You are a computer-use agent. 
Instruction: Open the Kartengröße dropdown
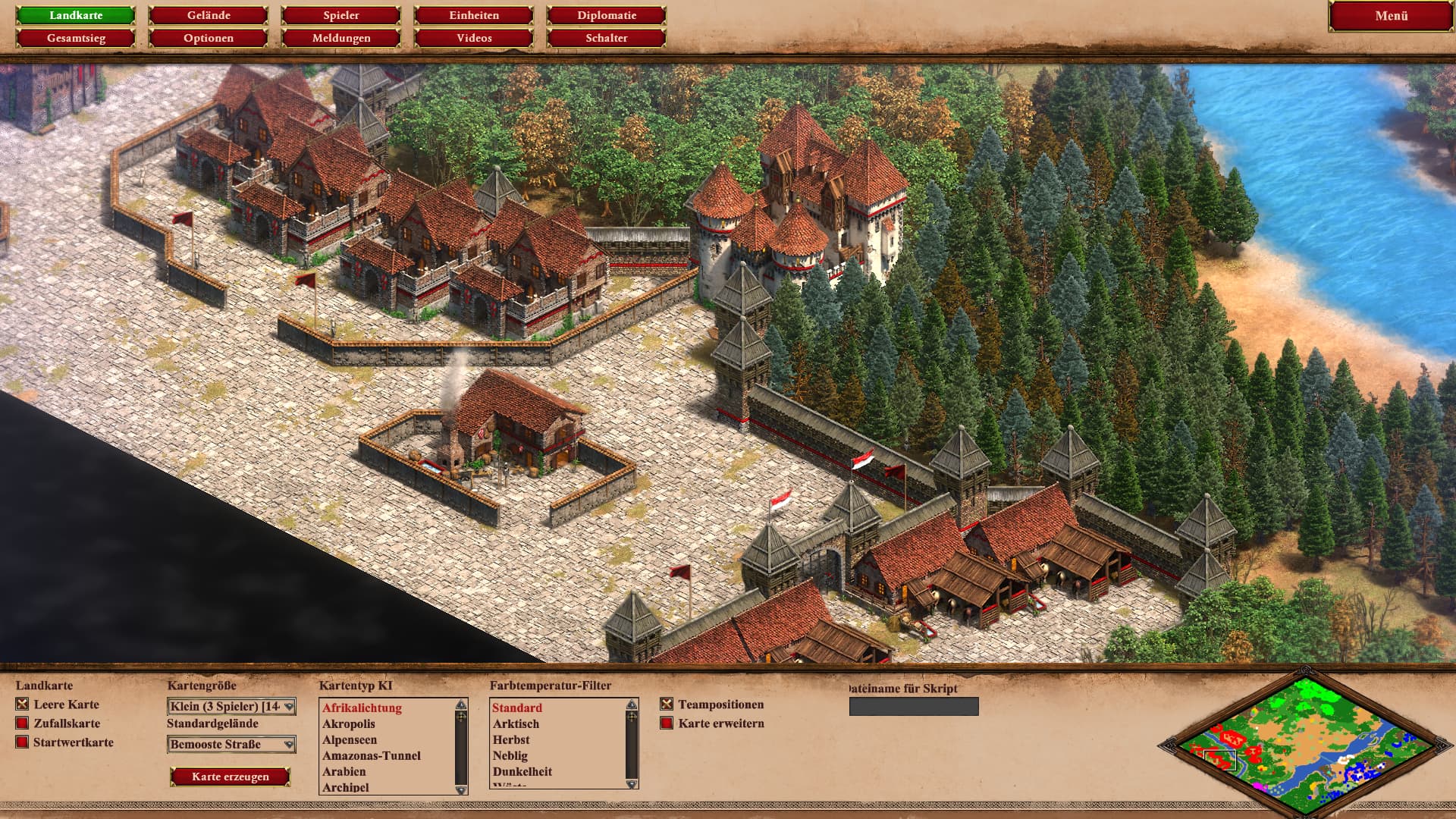231,707
